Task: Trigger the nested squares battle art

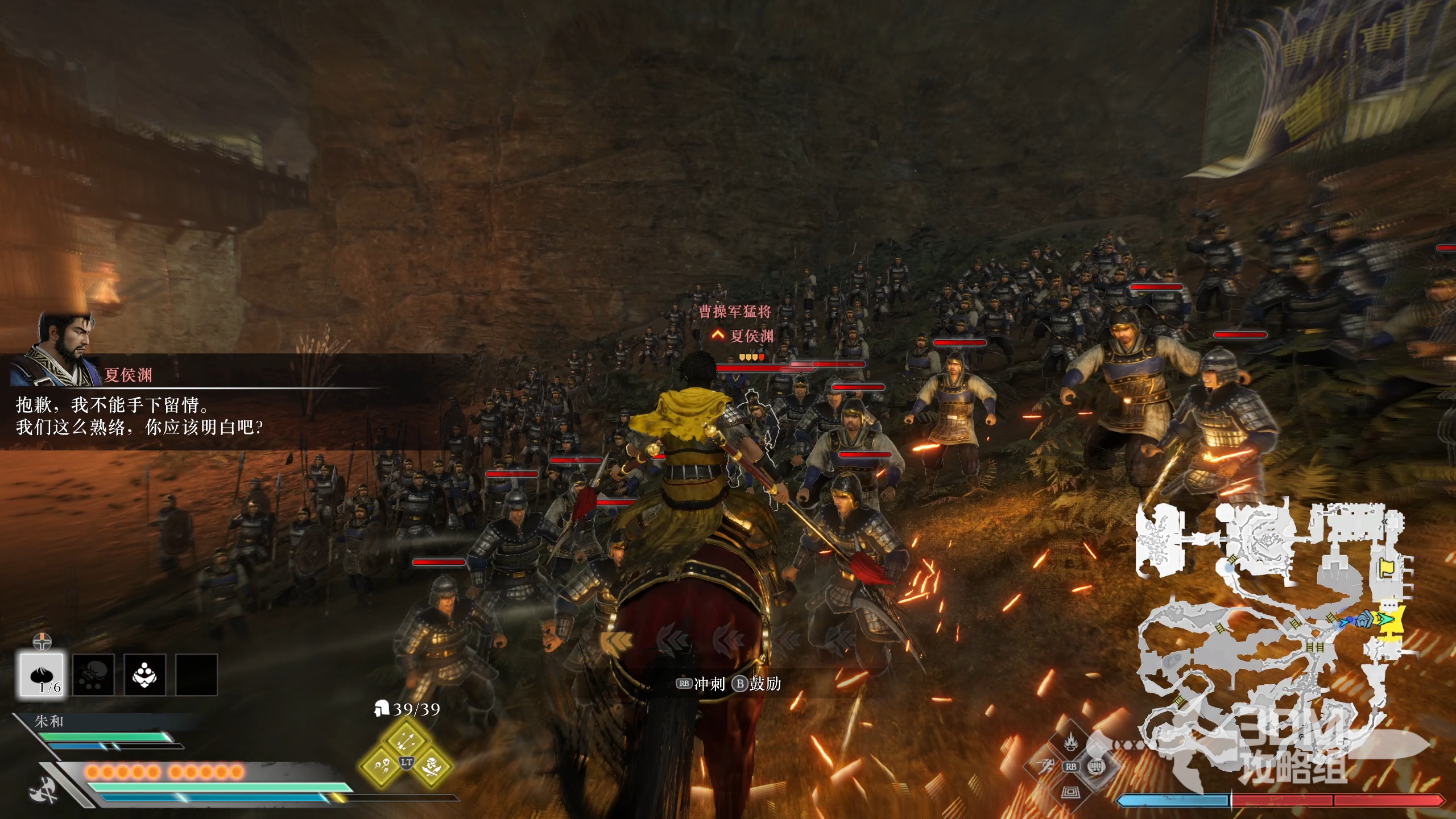Action: (x=1071, y=791)
